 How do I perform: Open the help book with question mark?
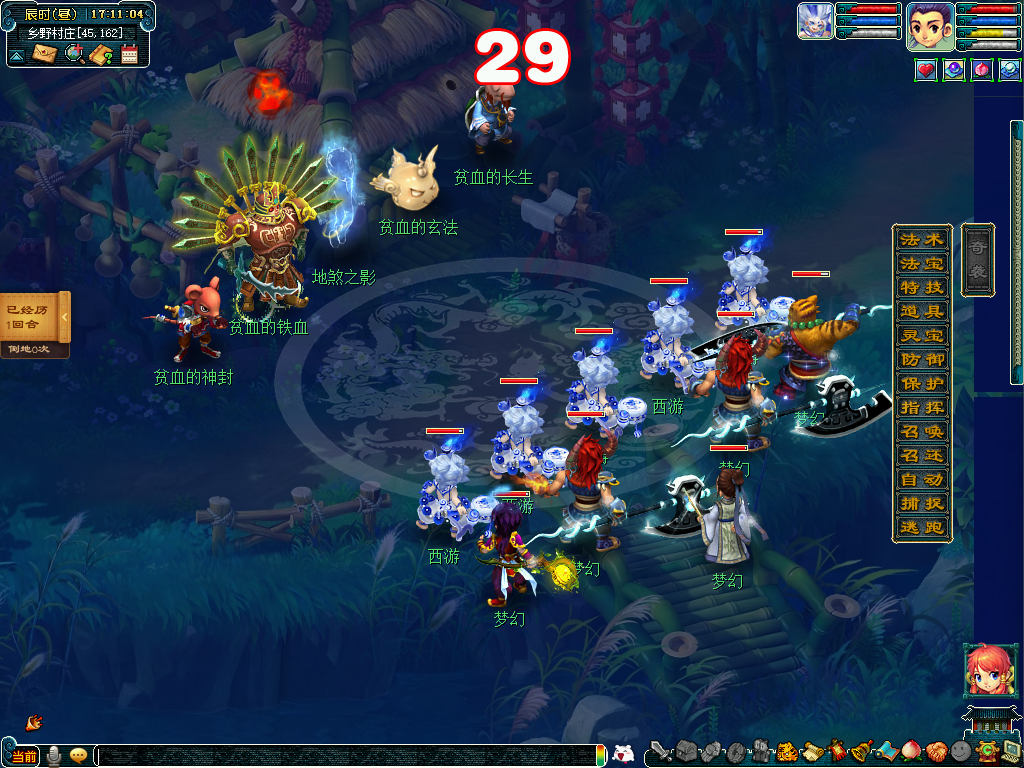pos(100,54)
